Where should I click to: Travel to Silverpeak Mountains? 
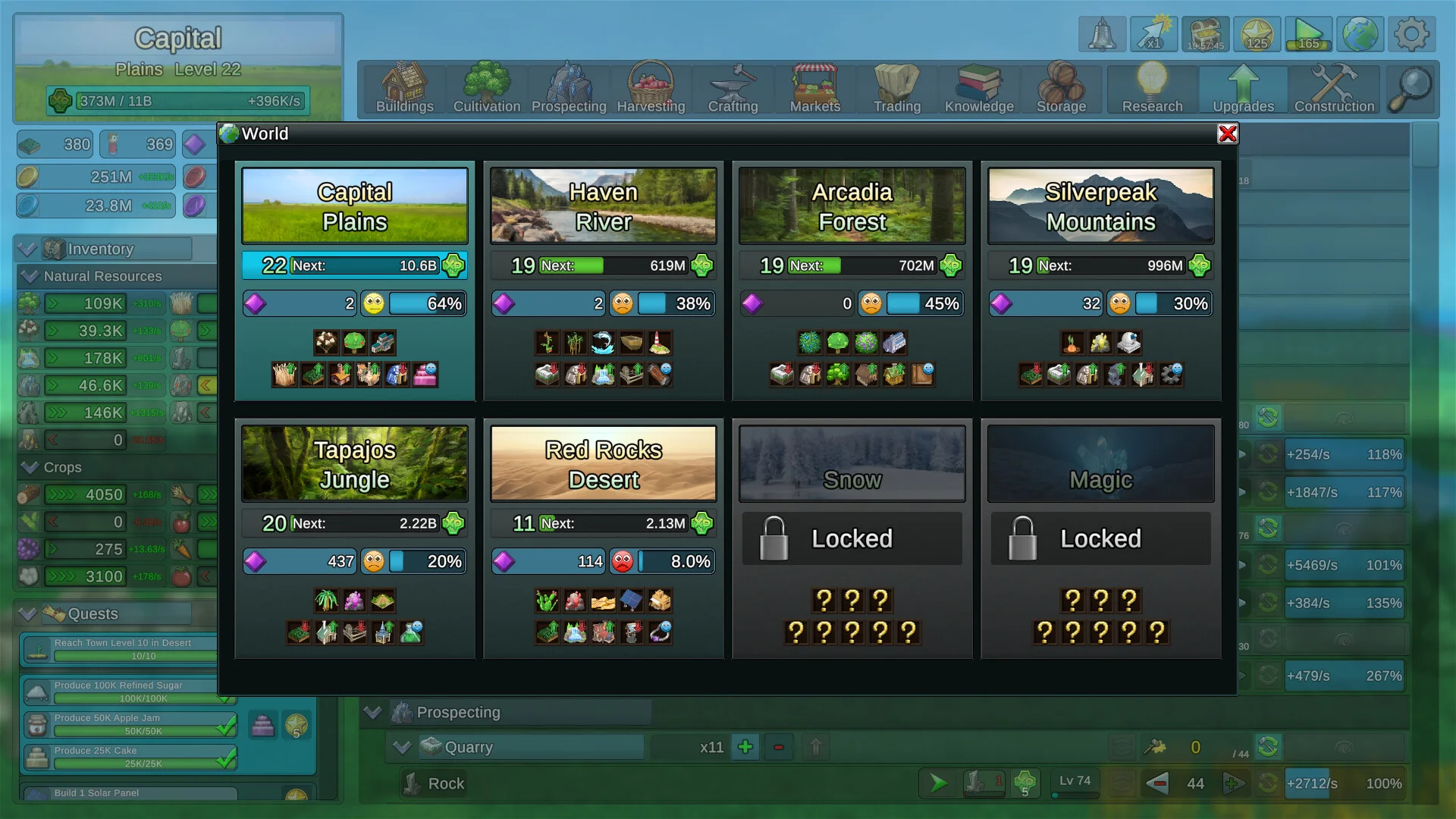click(x=1100, y=206)
